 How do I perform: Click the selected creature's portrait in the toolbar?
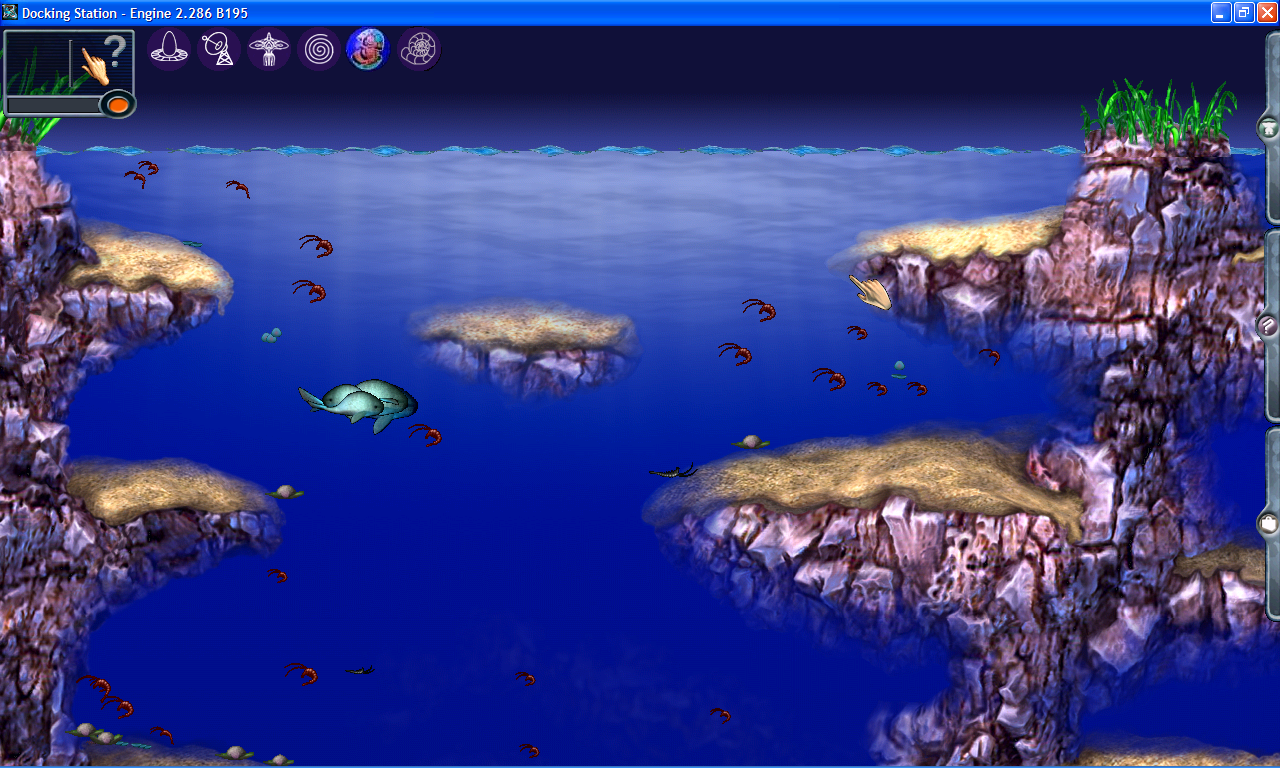click(x=367, y=48)
